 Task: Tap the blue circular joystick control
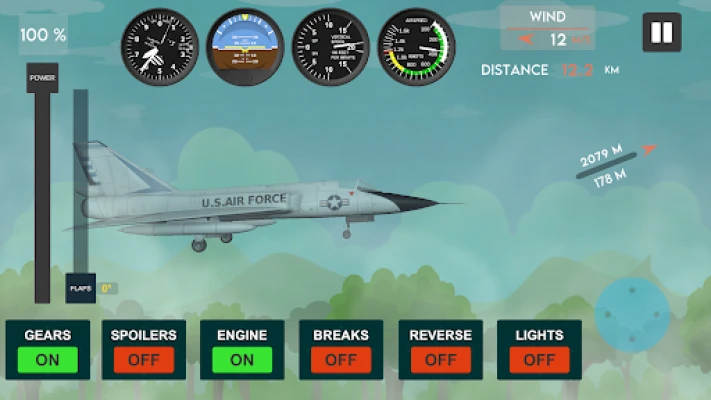(632, 315)
